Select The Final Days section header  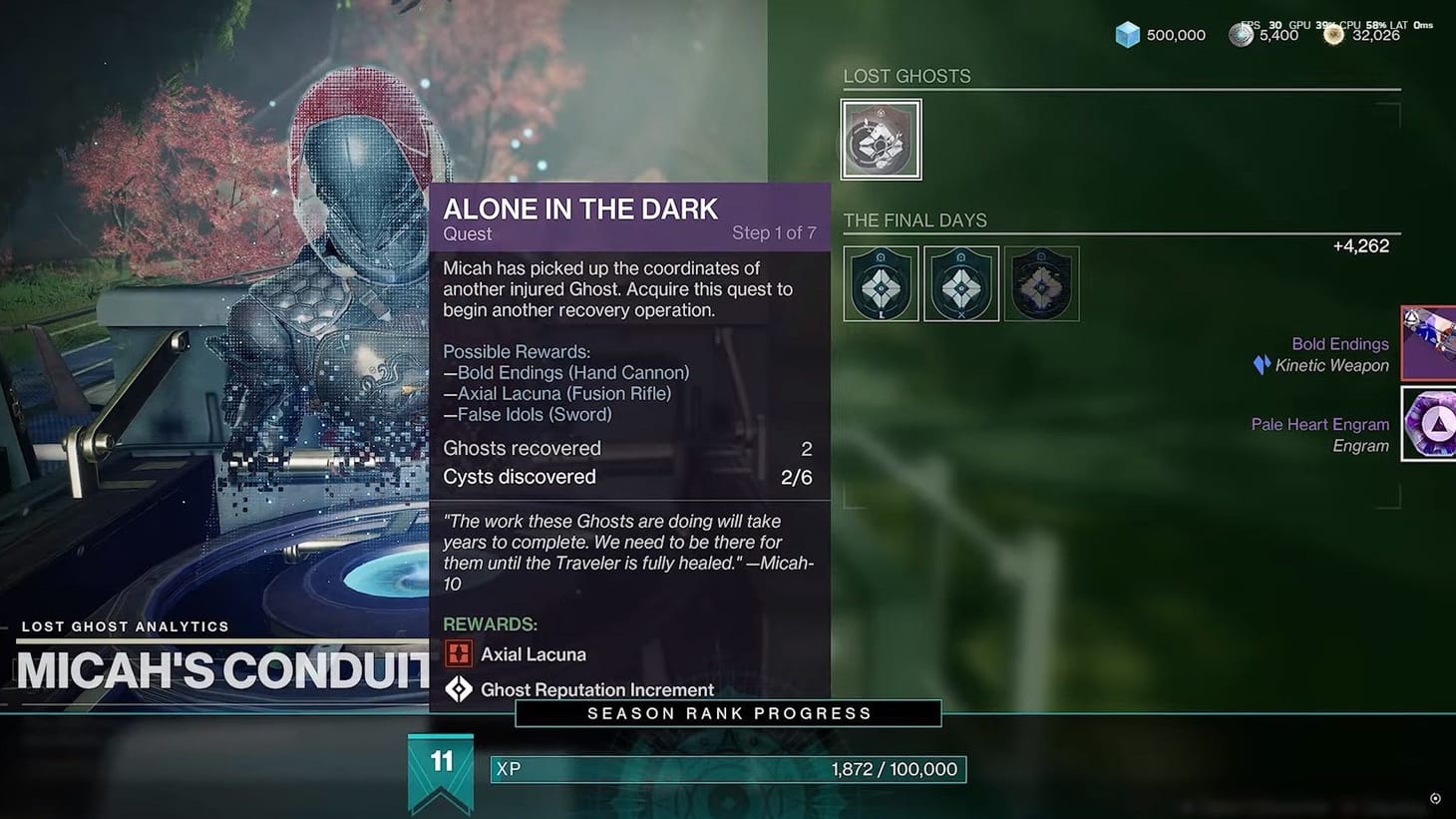(914, 219)
